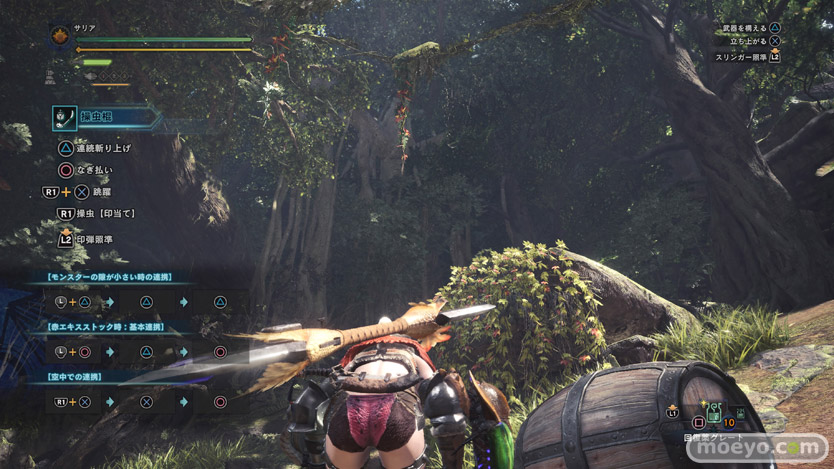The width and height of the screenshot is (834, 469).
Task: Click the orange player emblem beside サリア
Action: coord(60,37)
